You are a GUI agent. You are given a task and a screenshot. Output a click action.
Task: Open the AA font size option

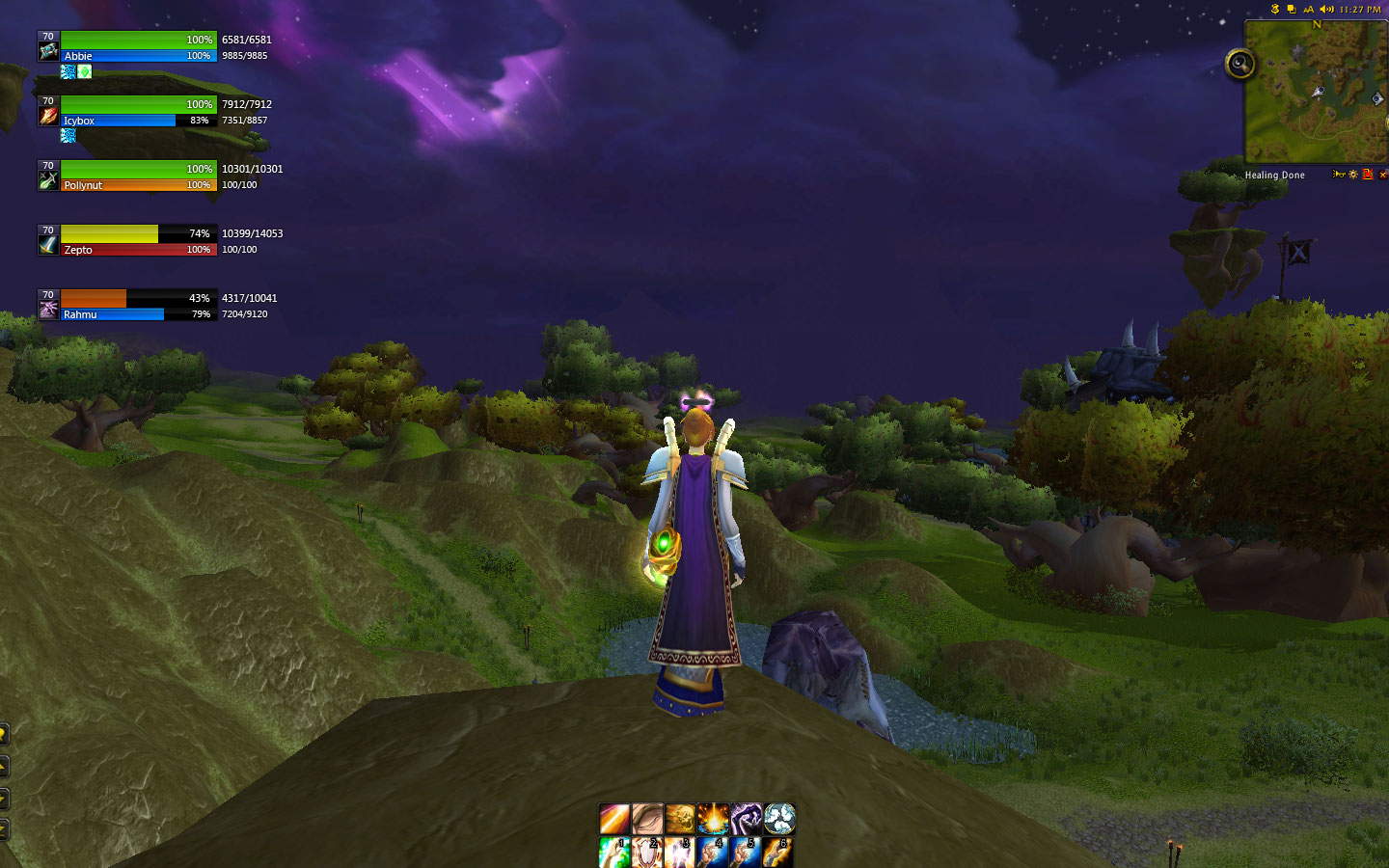pyautogui.click(x=1308, y=10)
